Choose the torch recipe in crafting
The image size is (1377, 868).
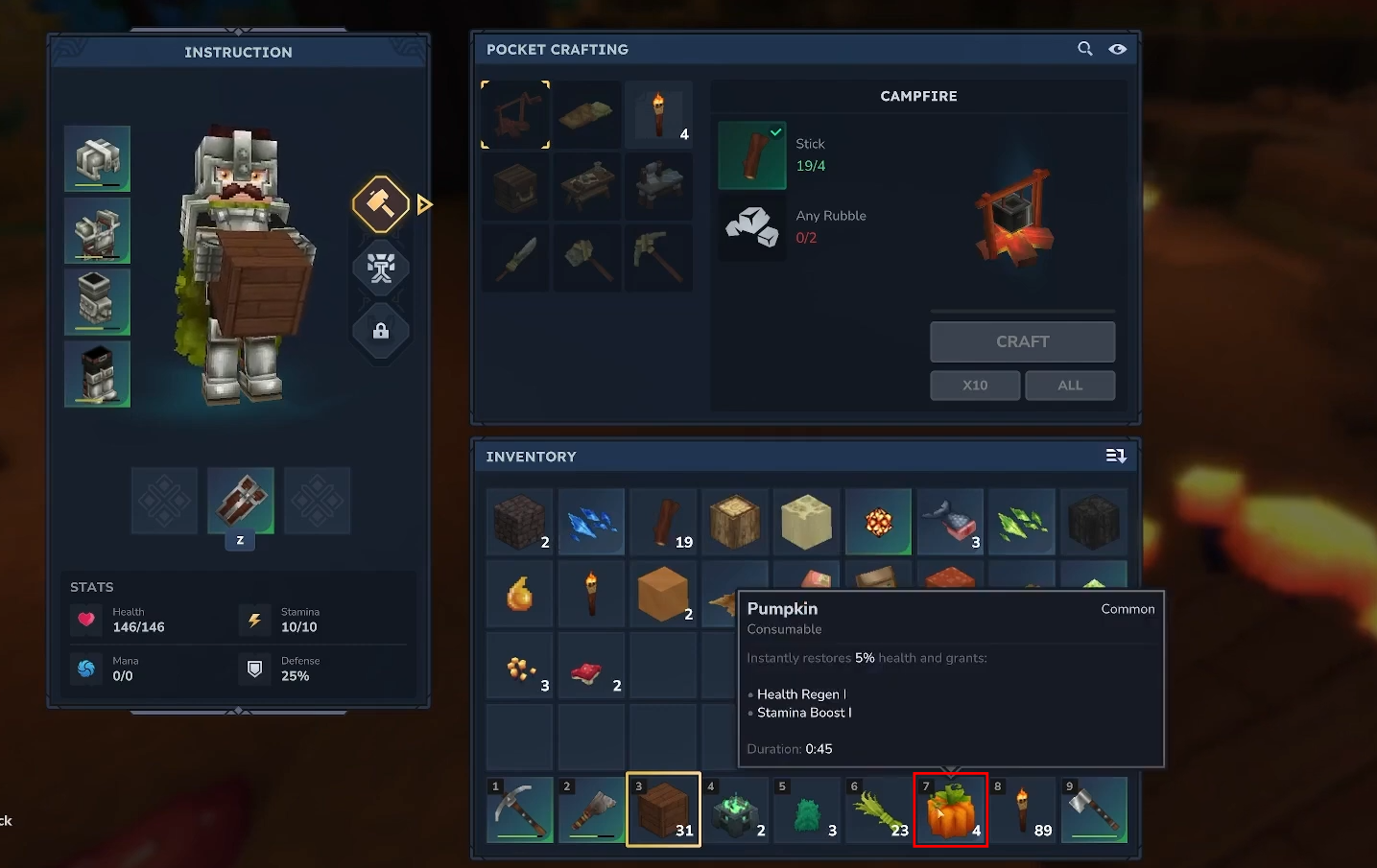click(658, 114)
